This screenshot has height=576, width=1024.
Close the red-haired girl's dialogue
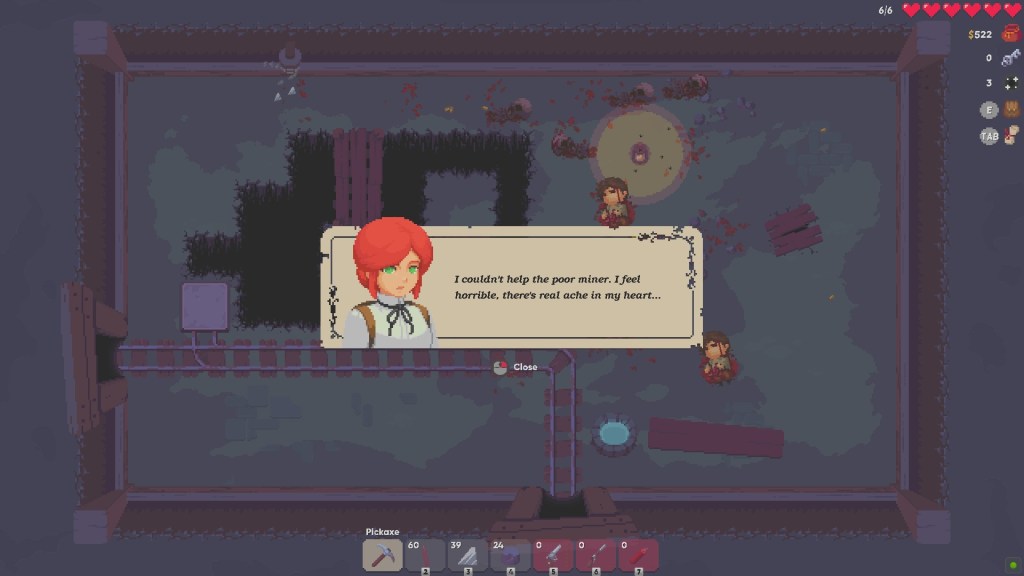(x=516, y=367)
